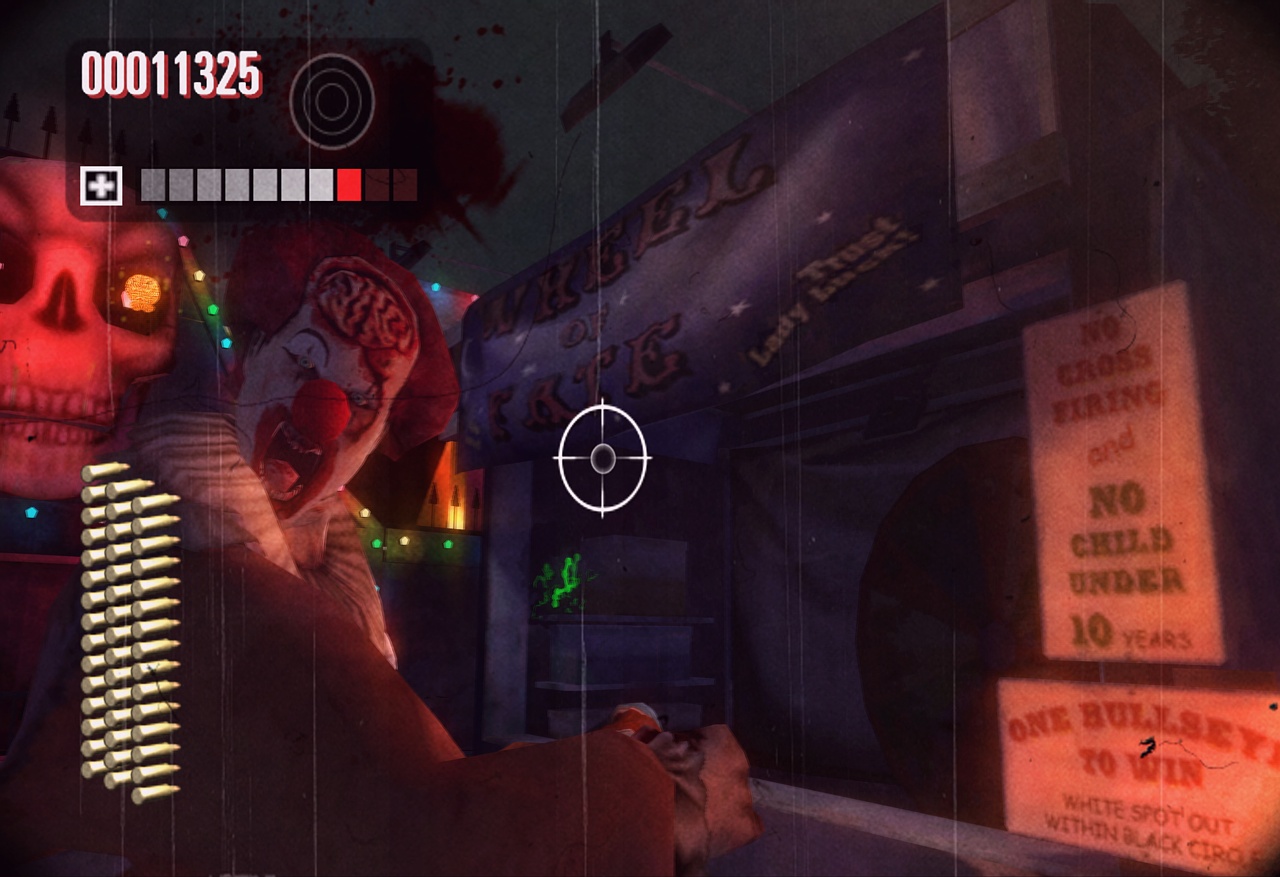Click the NO CHILD UNDER 10 warning
Viewport: 1280px width, 877px height.
1130,565
